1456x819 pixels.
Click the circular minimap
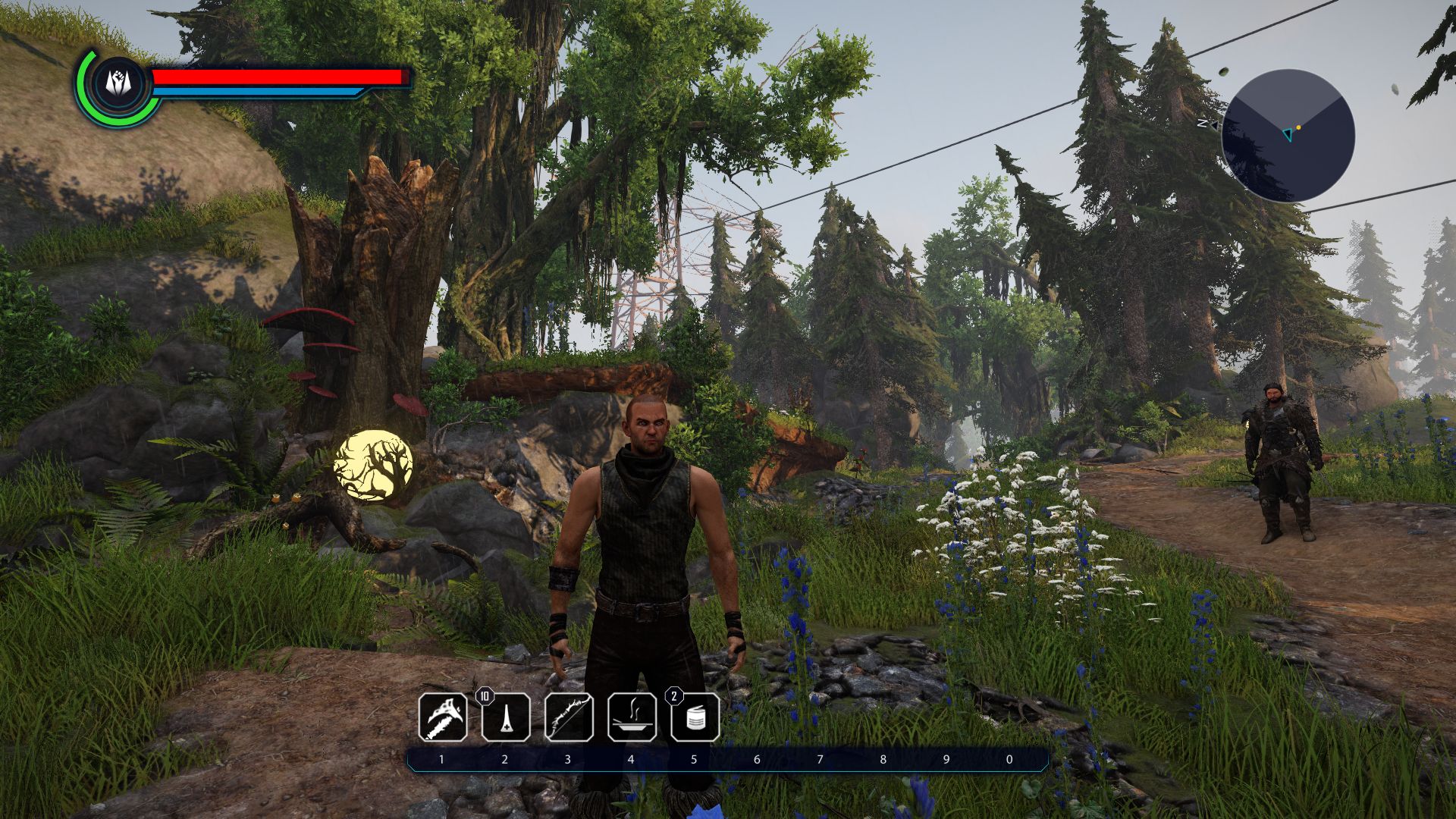click(1288, 136)
